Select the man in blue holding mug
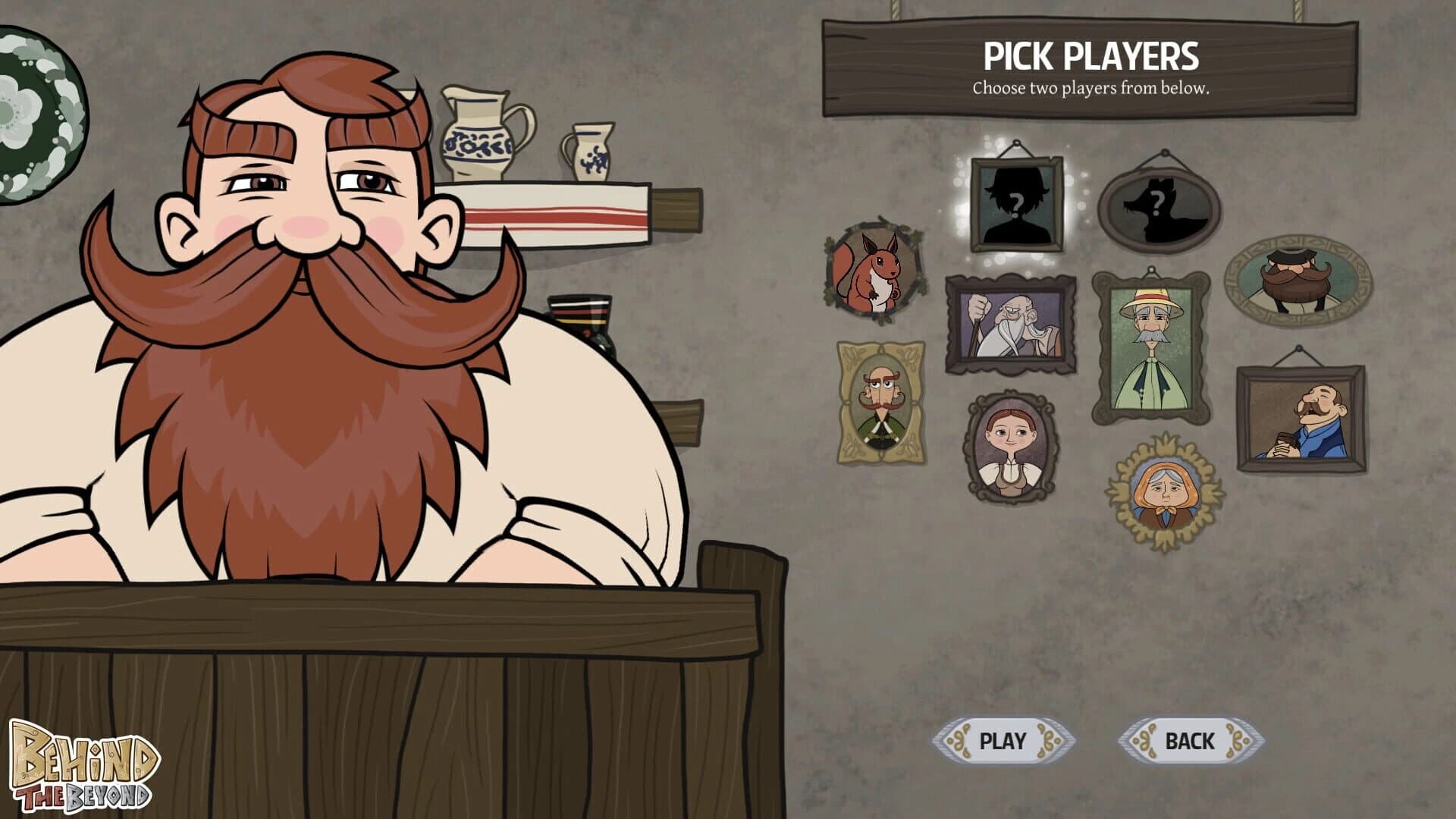This screenshot has height=819, width=1456. (1301, 419)
